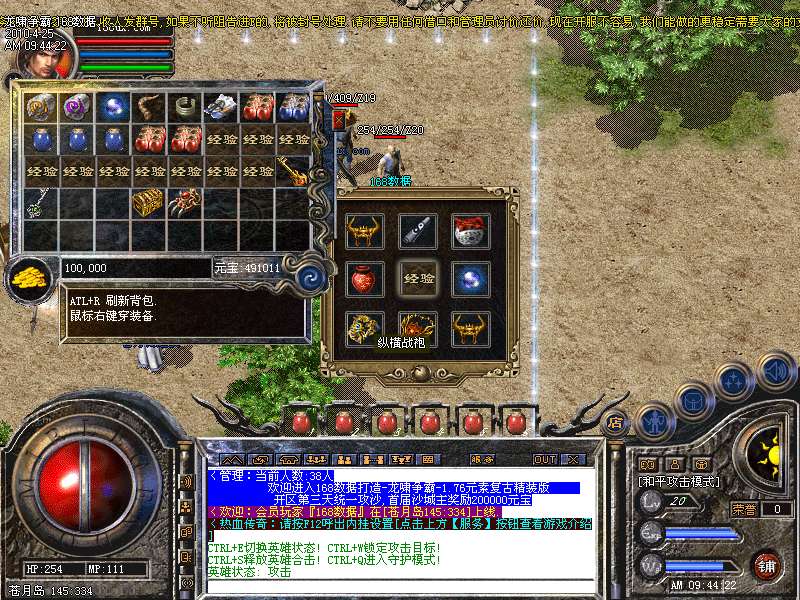
Task: Select the golden treasure chest item
Action: 148,202
